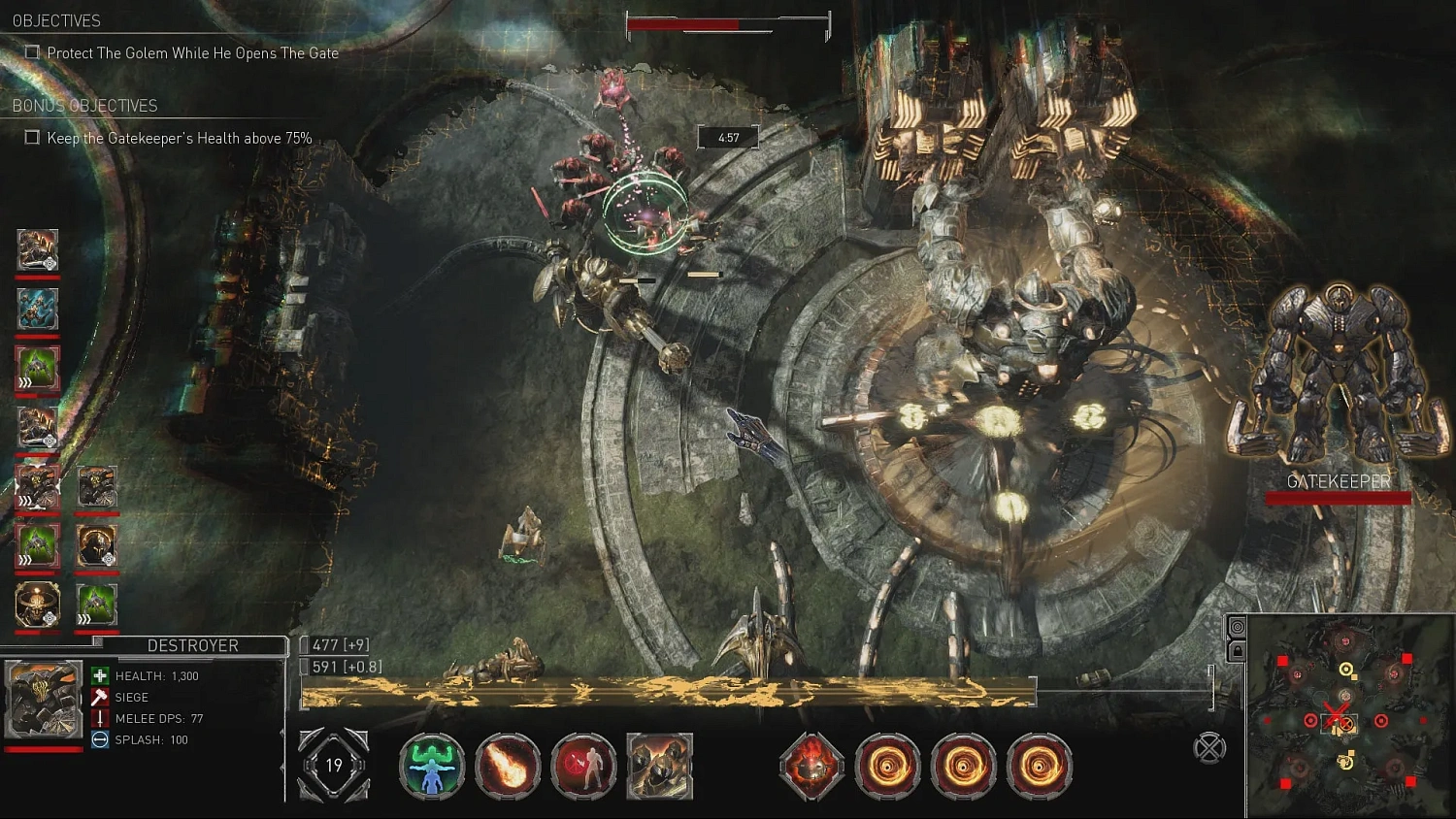
Task: Check the Protect The Golem objective box
Action: point(32,52)
